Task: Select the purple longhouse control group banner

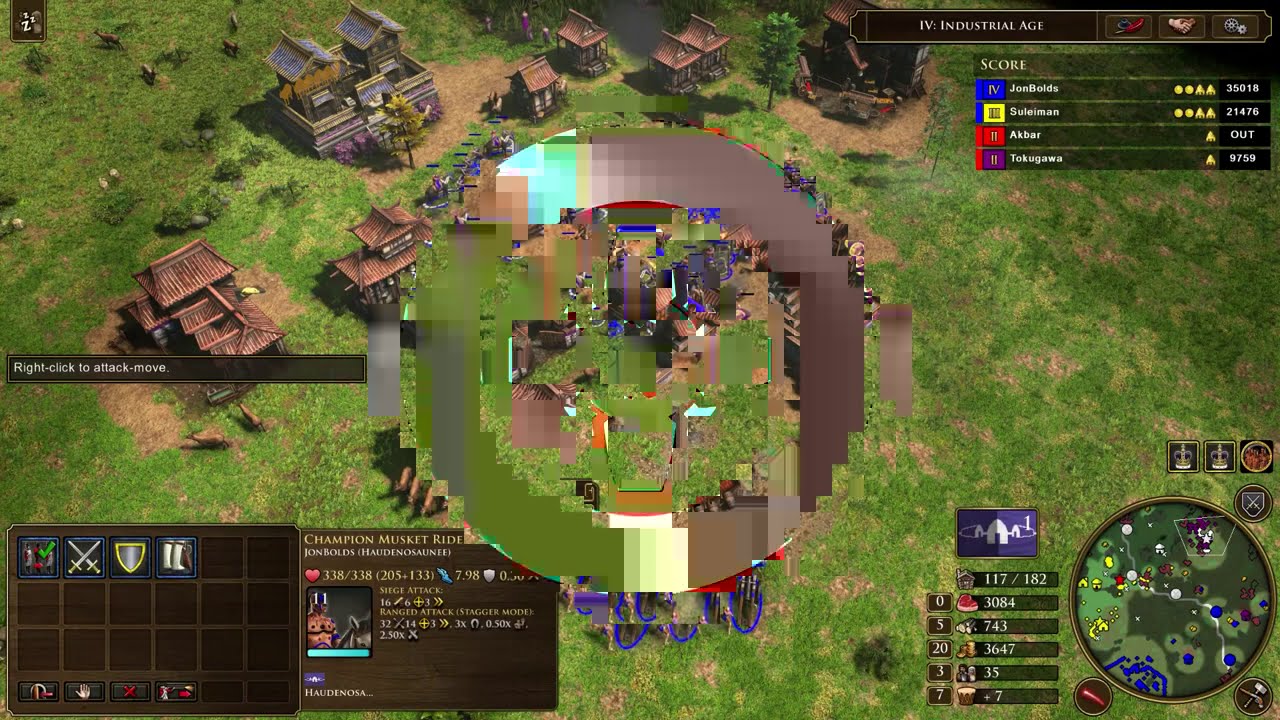Action: (997, 532)
